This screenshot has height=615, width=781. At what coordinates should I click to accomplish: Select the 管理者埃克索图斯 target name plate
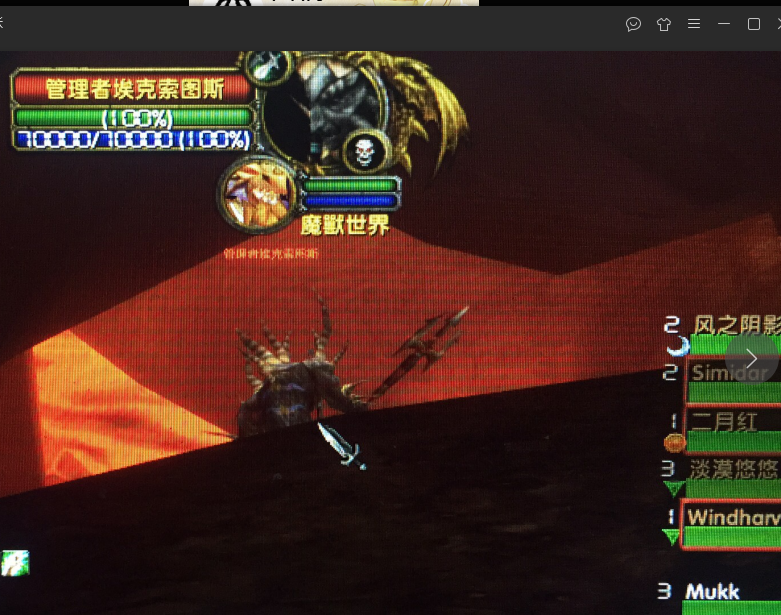pos(133,88)
